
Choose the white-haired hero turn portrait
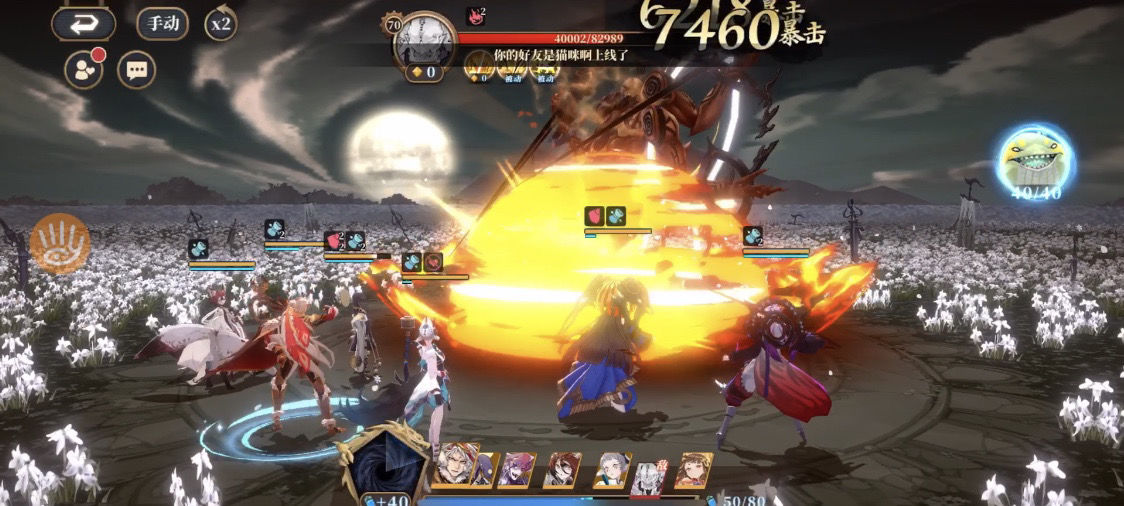click(457, 467)
